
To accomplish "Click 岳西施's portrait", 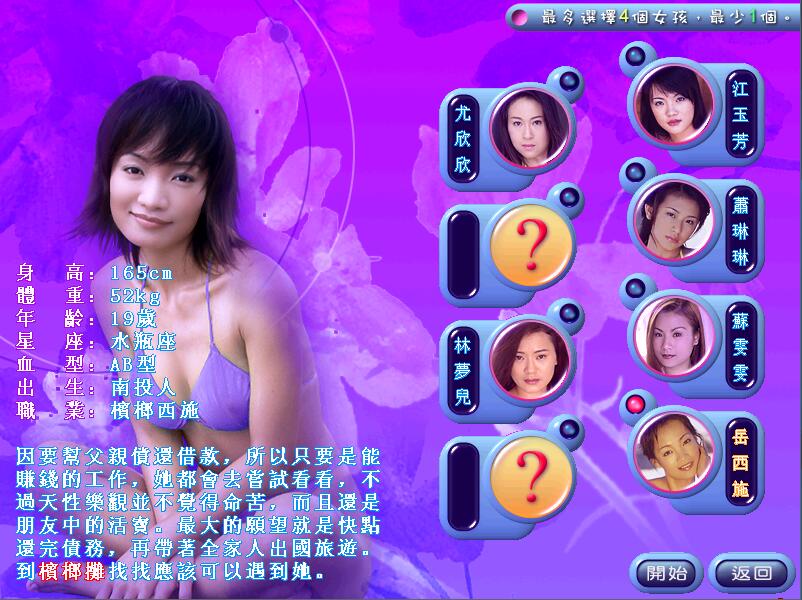I will click(x=671, y=447).
